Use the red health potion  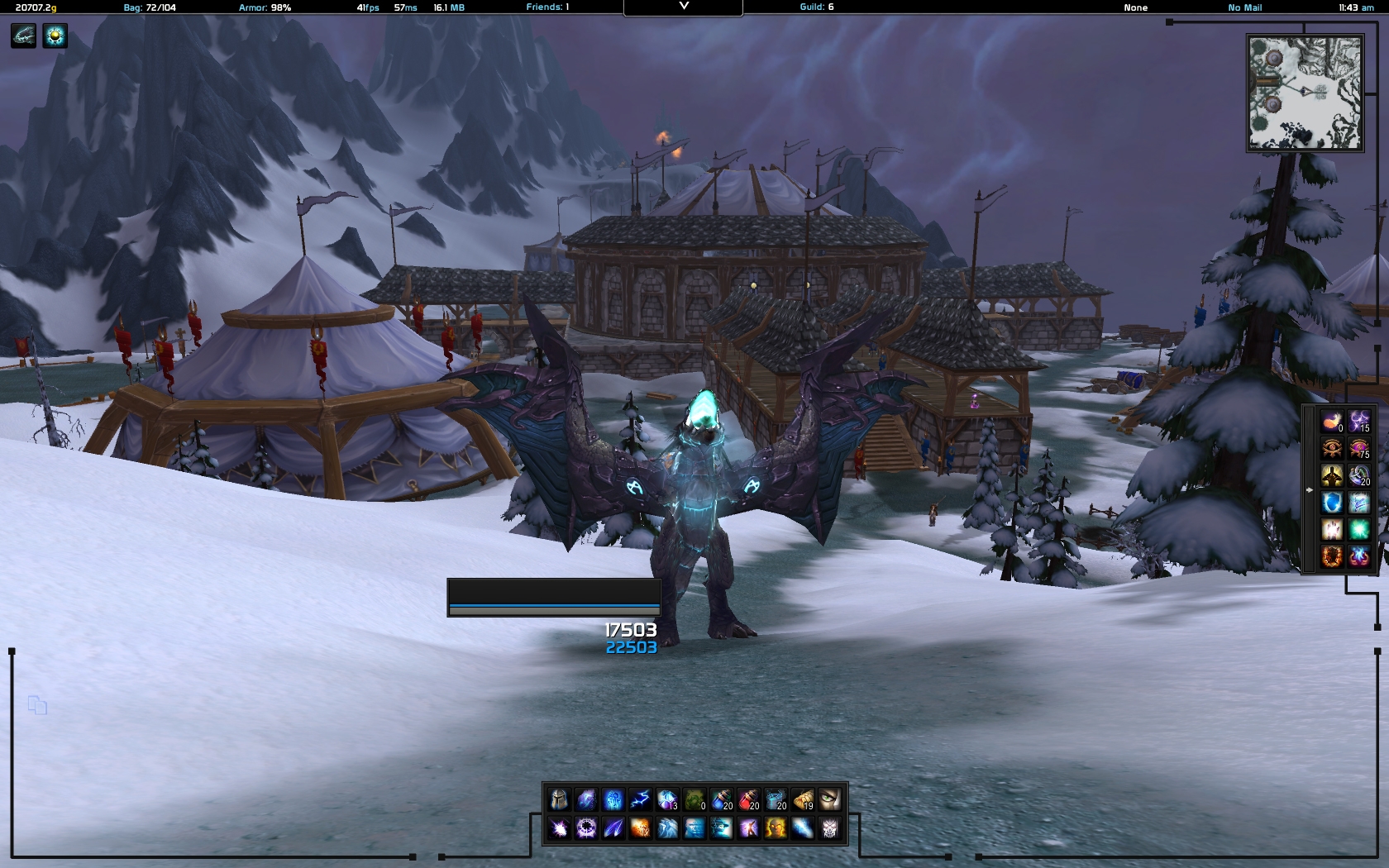(748, 799)
